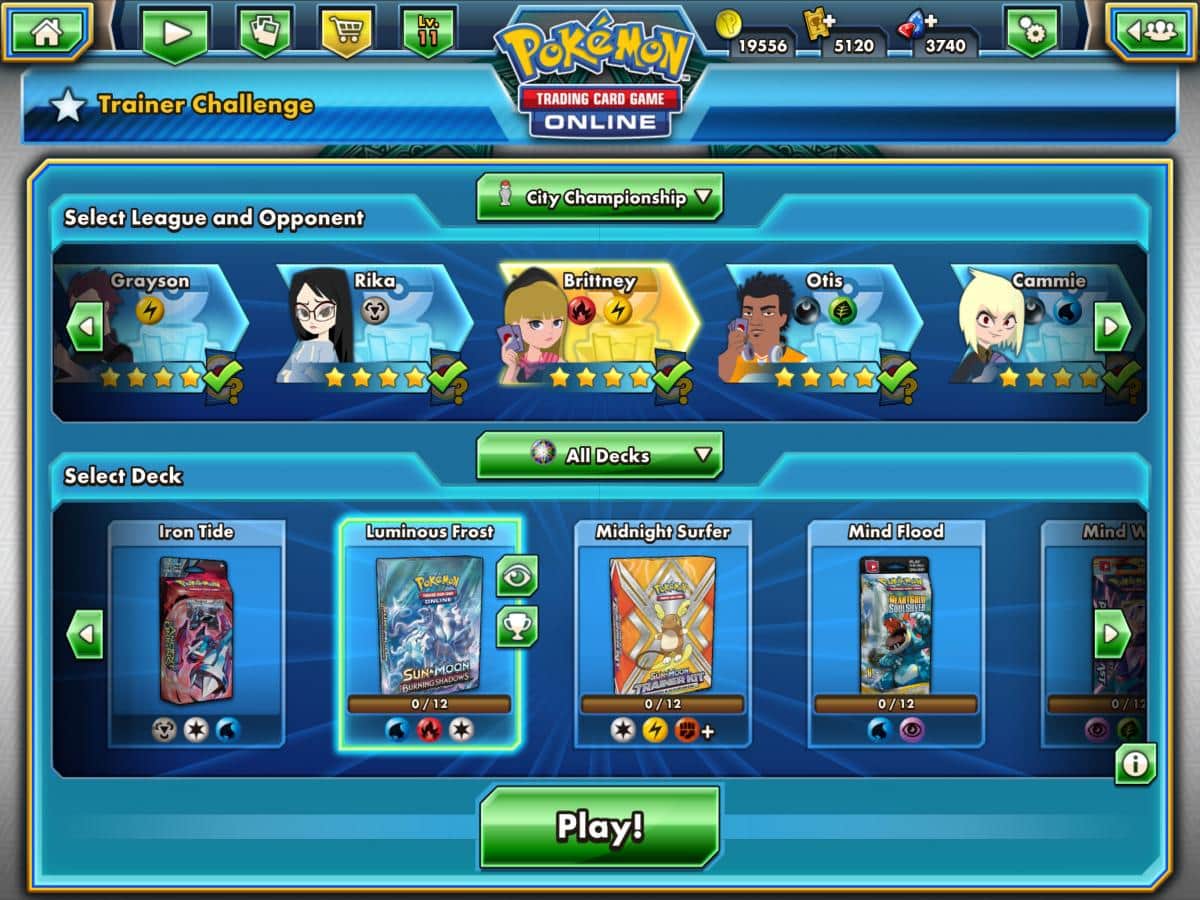The image size is (1200, 900).
Task: Open the friends list panel button
Action: 1150,31
